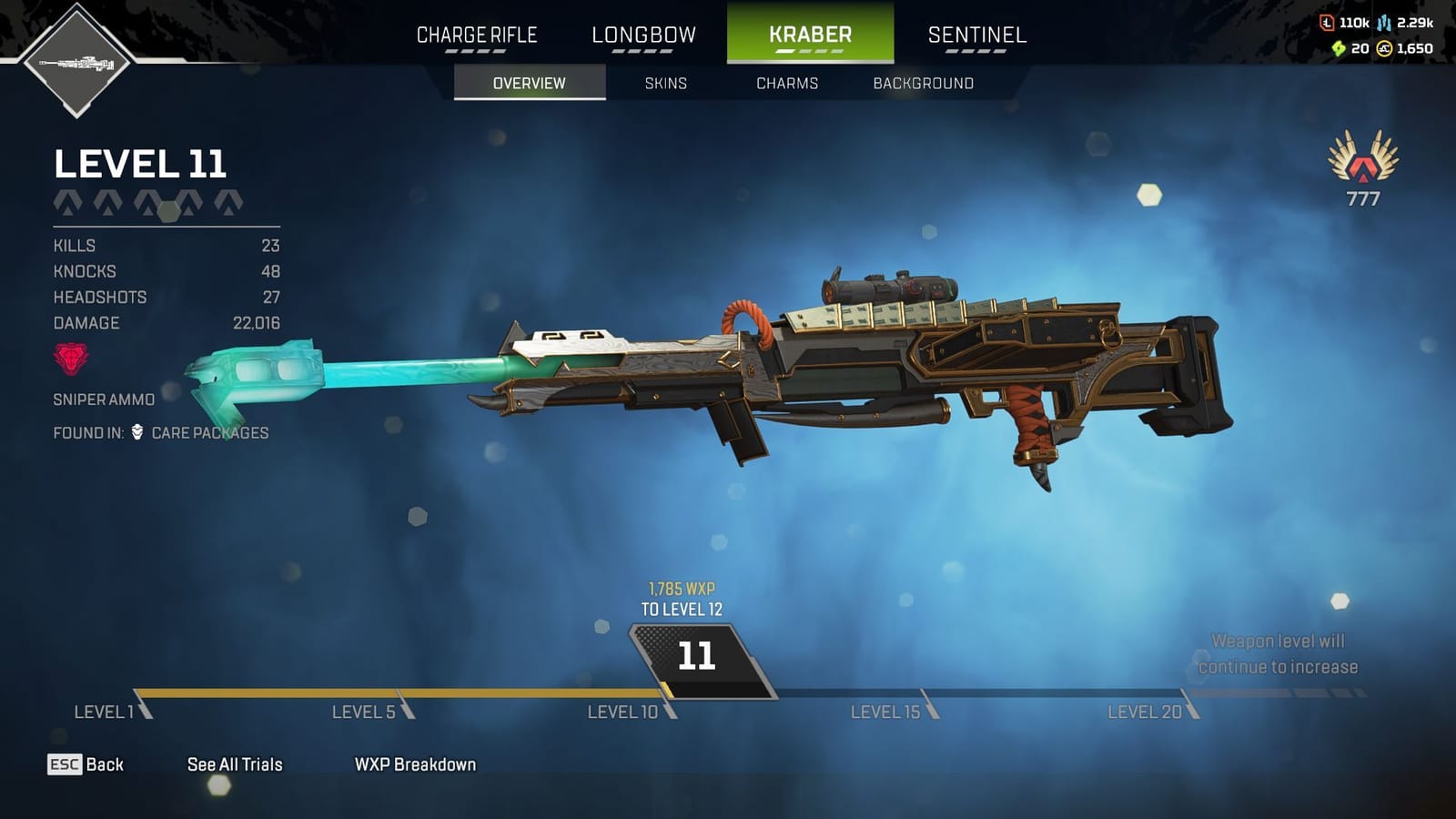Click the sniper rifle silhouette in top-left diamond

pyautogui.click(x=76, y=64)
